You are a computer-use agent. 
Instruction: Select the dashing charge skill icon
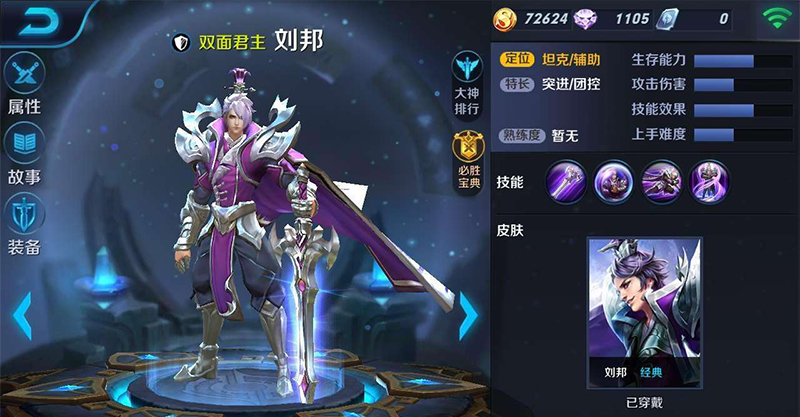pyautogui.click(x=662, y=182)
